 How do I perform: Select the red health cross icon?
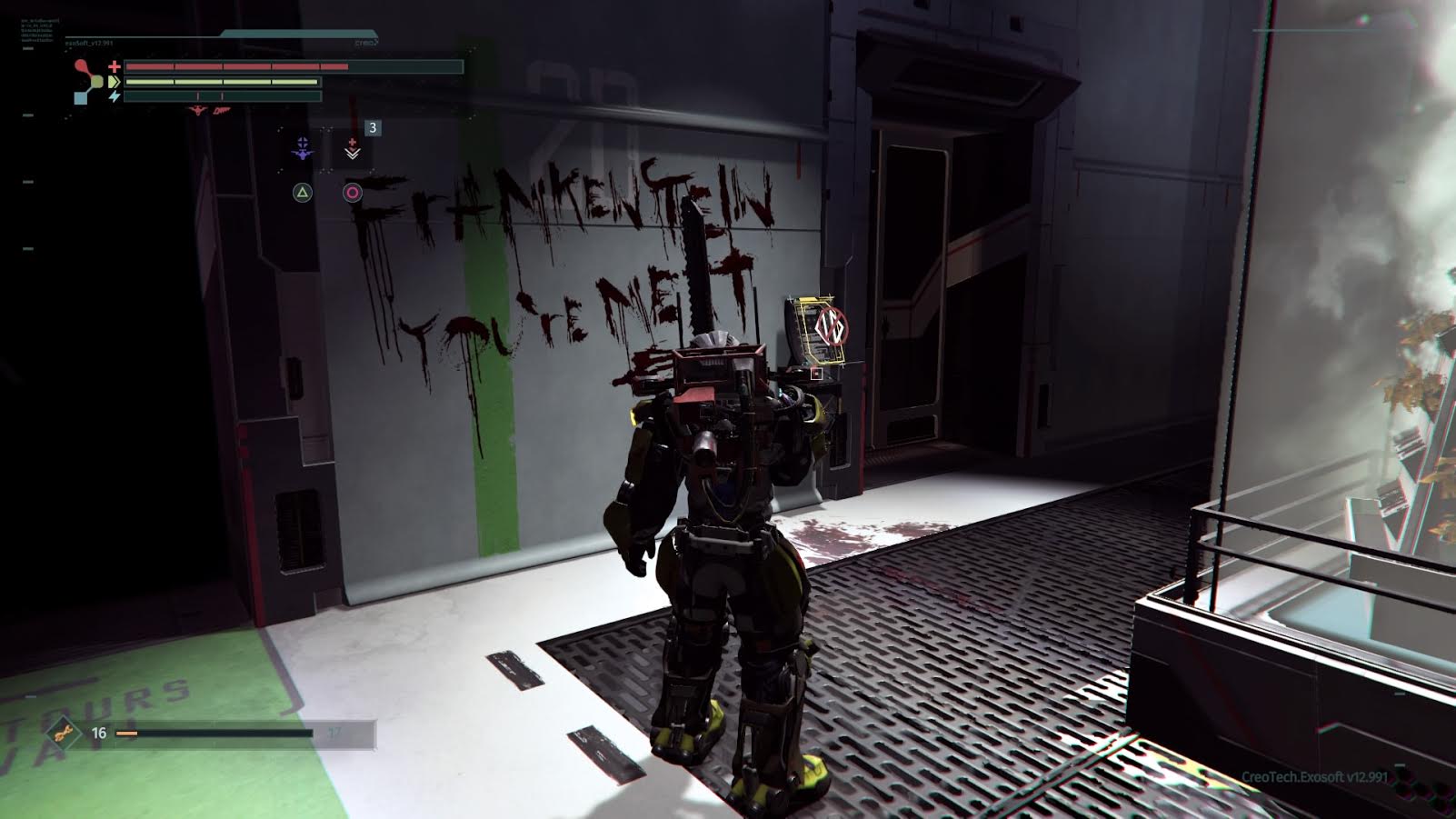point(114,66)
